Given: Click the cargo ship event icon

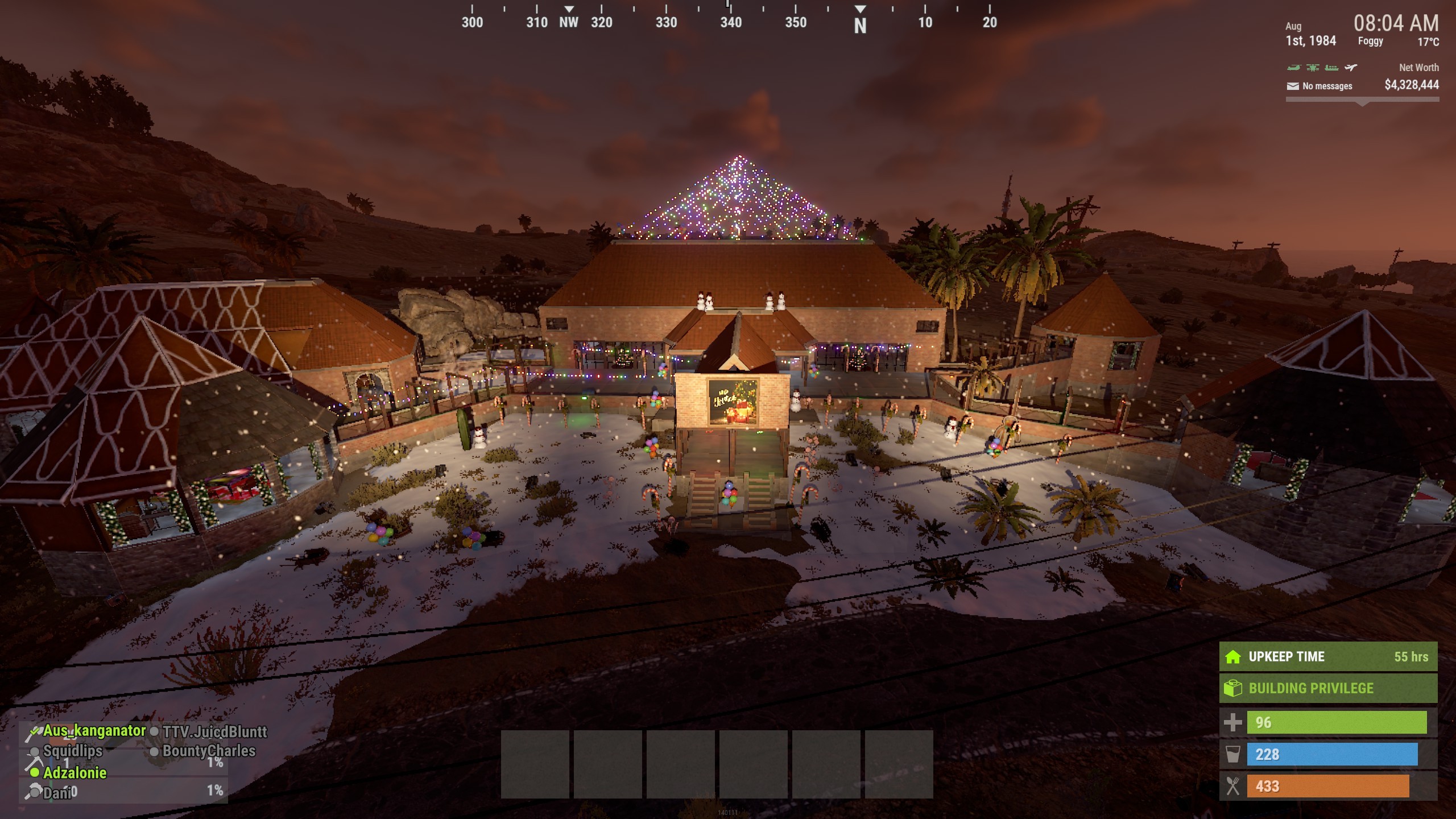Looking at the screenshot, I should point(1331,68).
